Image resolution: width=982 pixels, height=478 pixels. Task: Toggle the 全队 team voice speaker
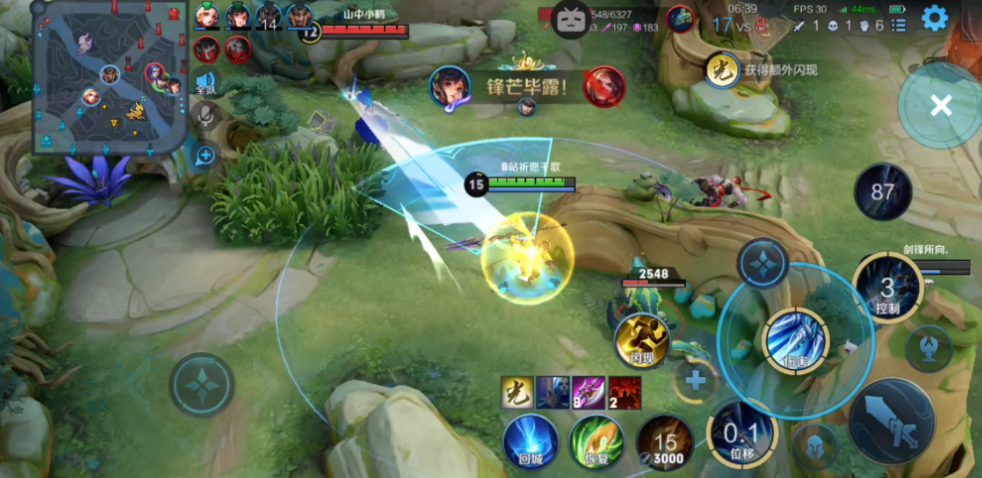pyautogui.click(x=206, y=84)
